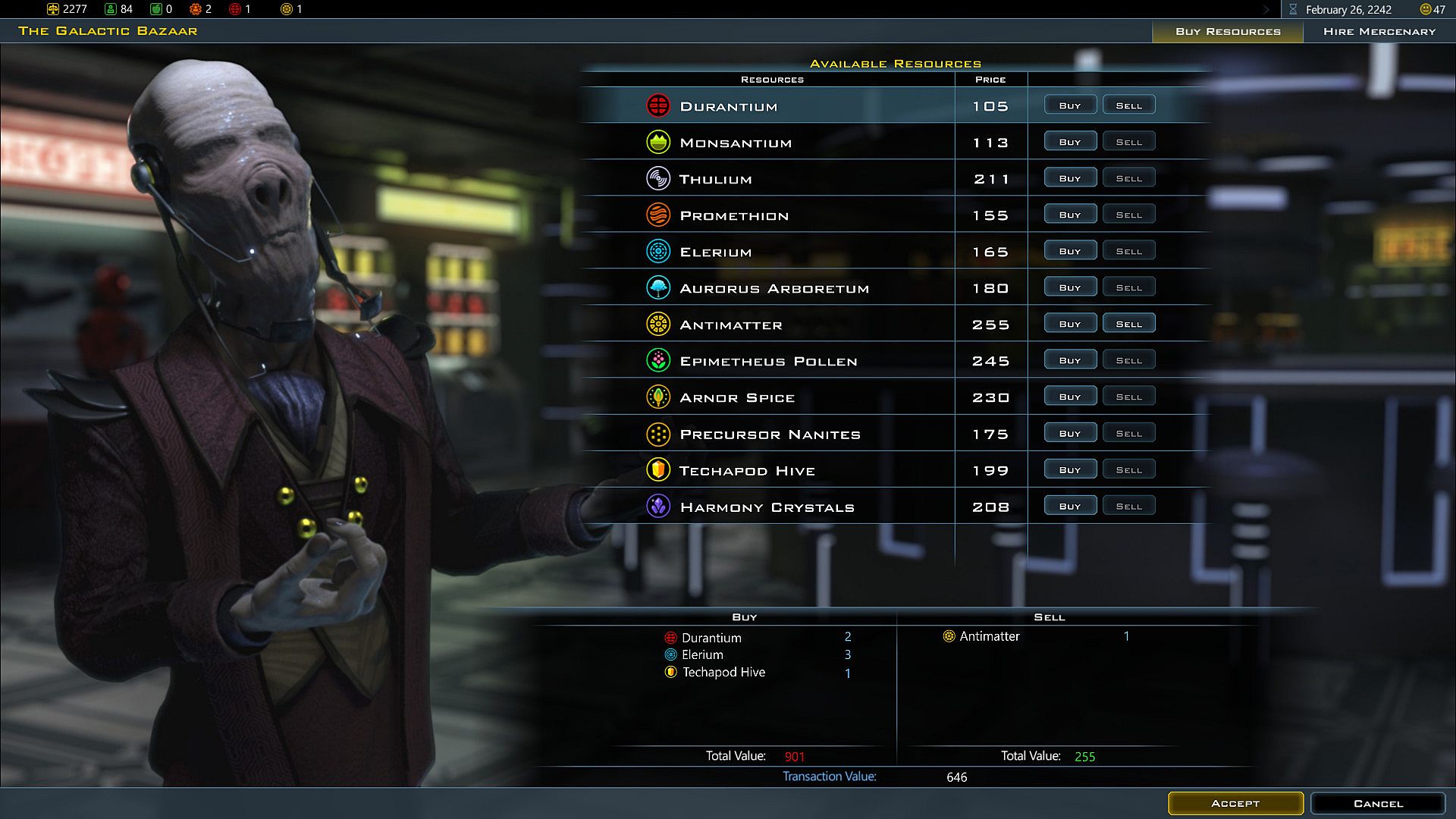Purchase Harmony Crystals
The image size is (1456, 819).
pyautogui.click(x=1070, y=506)
